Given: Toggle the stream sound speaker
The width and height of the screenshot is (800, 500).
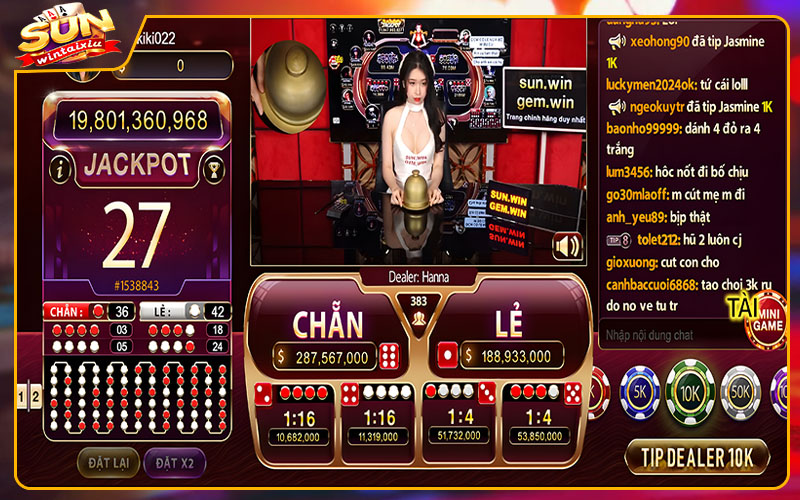Looking at the screenshot, I should [567, 245].
